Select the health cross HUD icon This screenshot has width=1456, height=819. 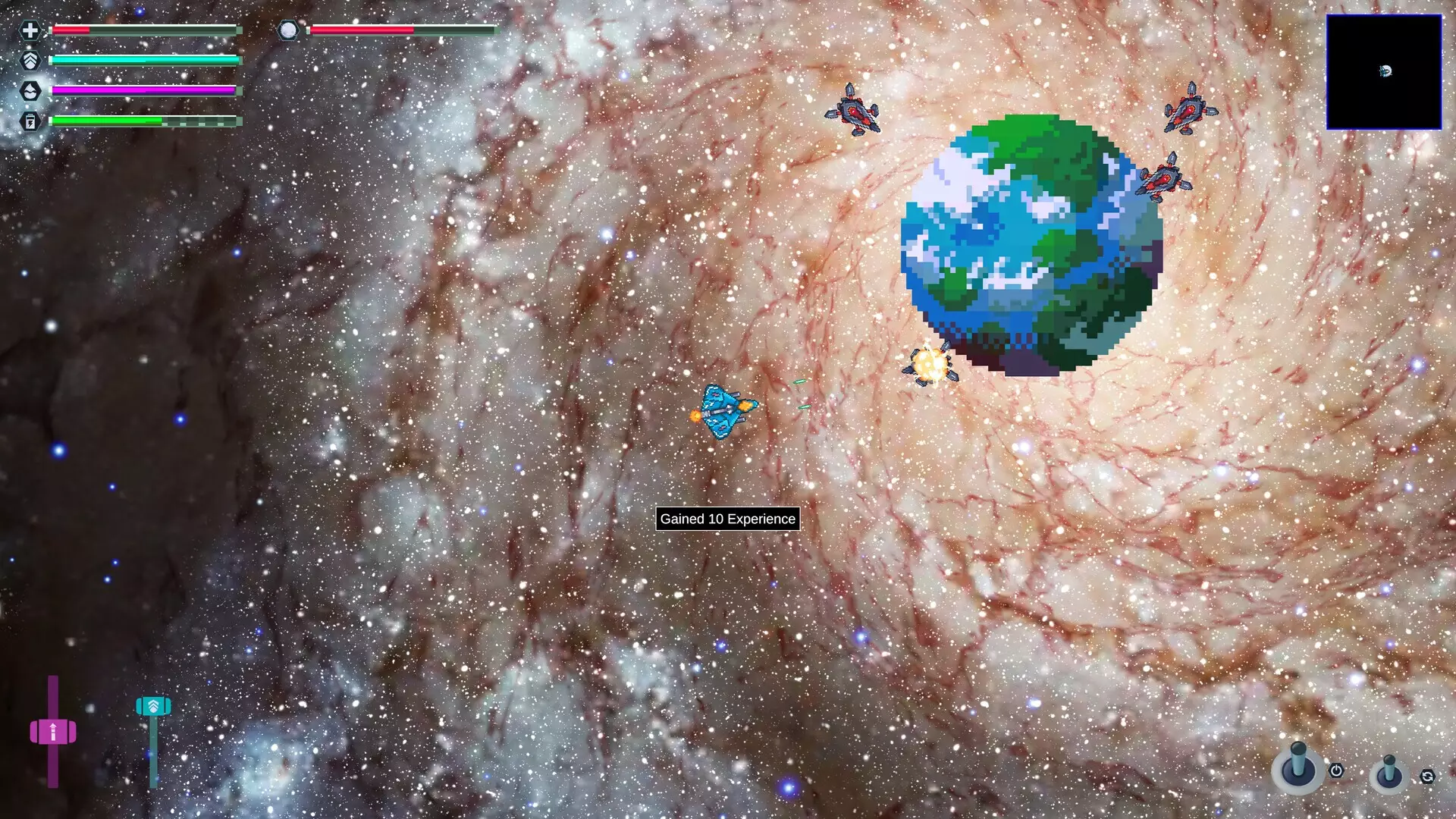(30, 32)
